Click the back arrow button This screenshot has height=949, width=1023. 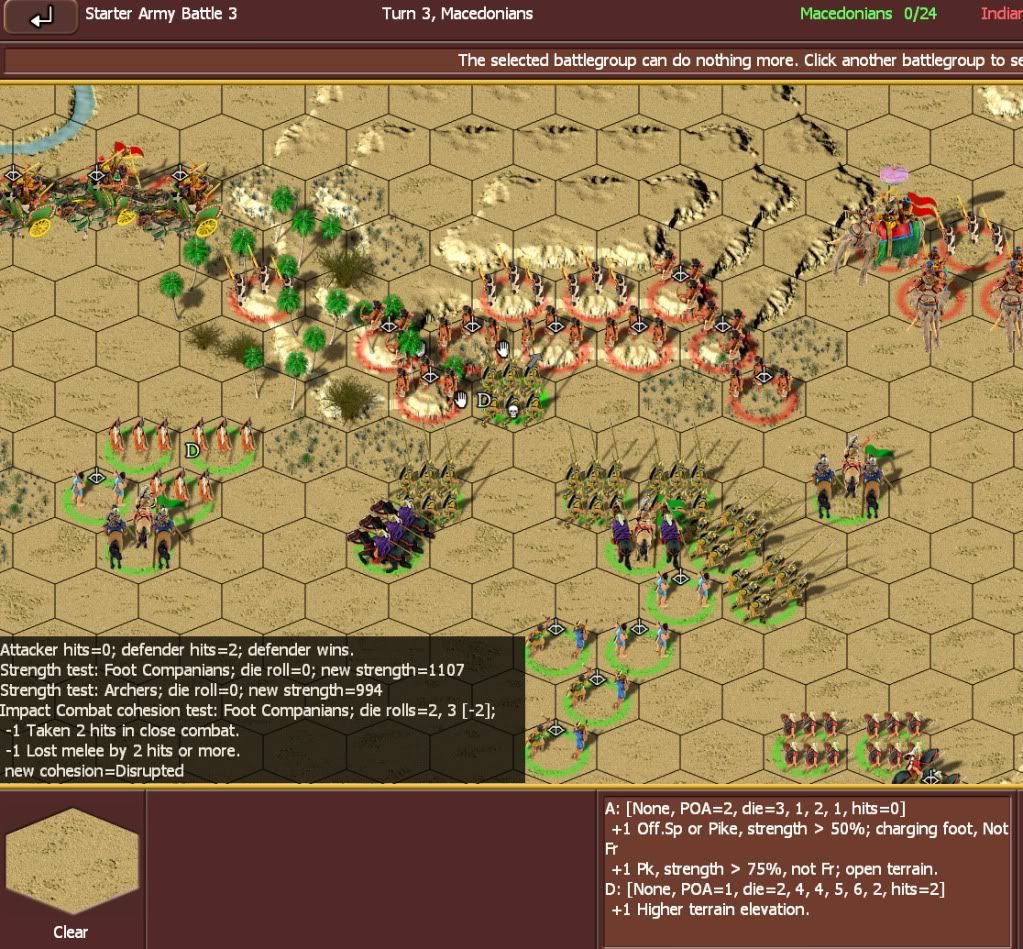coord(41,17)
